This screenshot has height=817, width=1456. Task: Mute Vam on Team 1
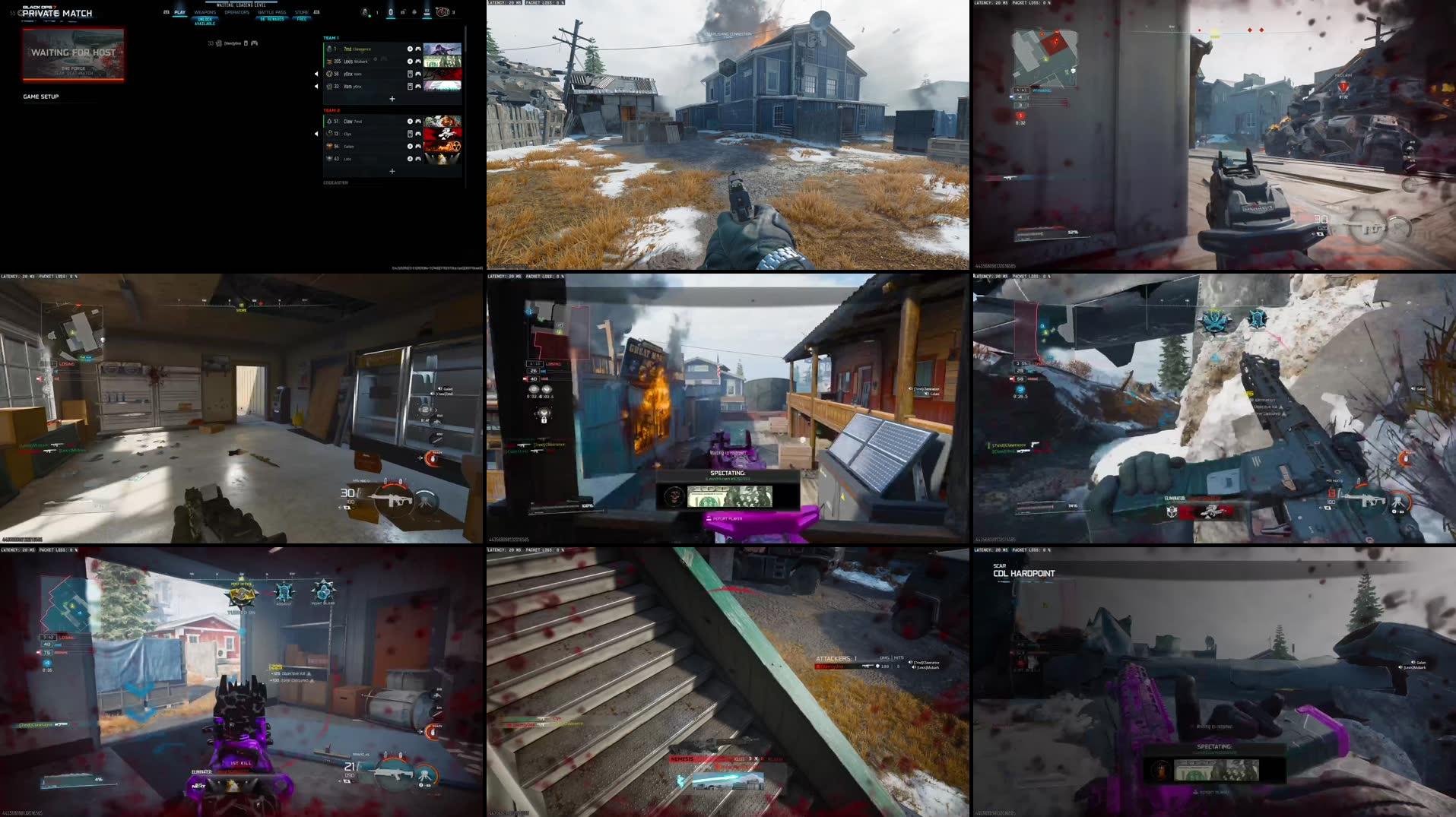[x=316, y=86]
